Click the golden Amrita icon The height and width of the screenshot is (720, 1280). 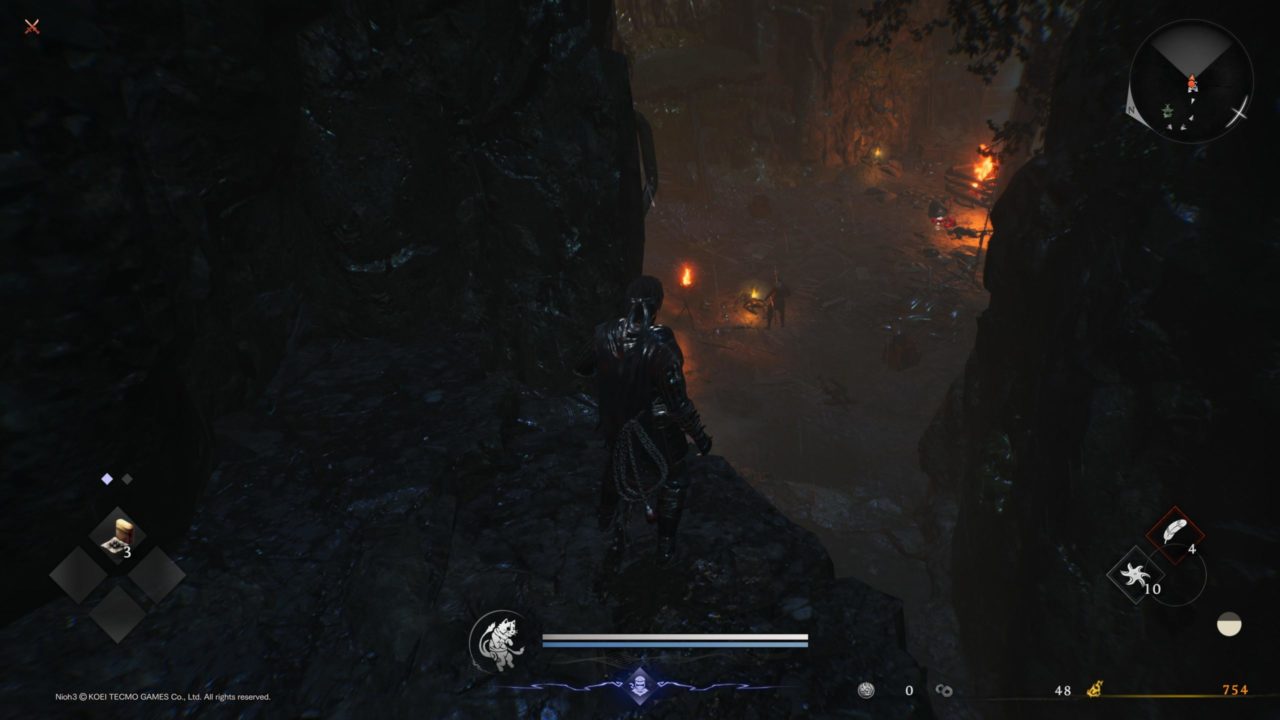(1095, 689)
